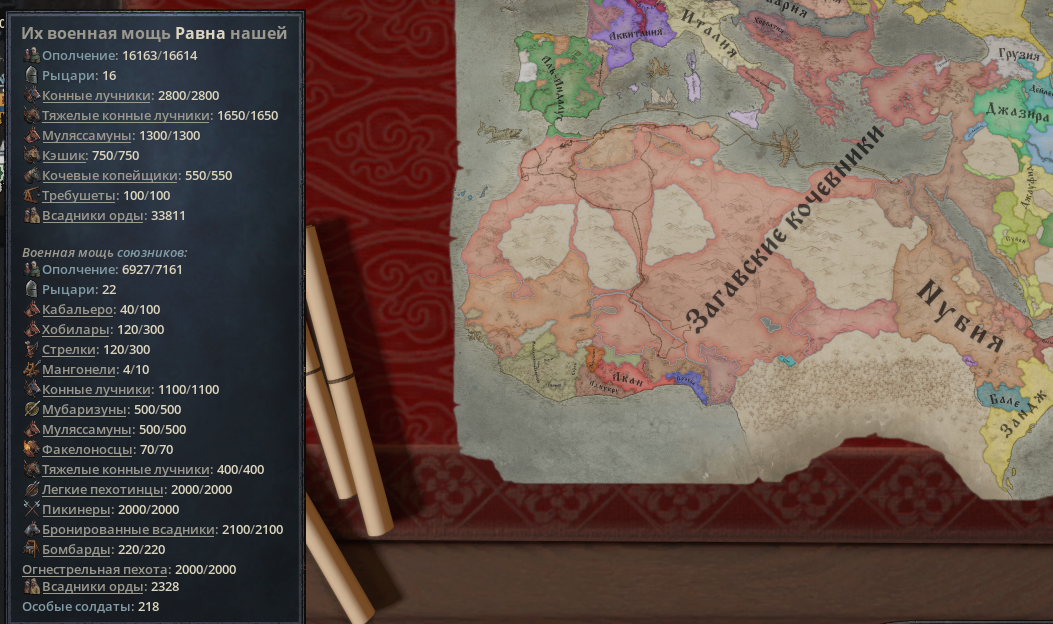1053x624 pixels.
Task: Click the Кочевые копейщики link
Action: [110, 175]
